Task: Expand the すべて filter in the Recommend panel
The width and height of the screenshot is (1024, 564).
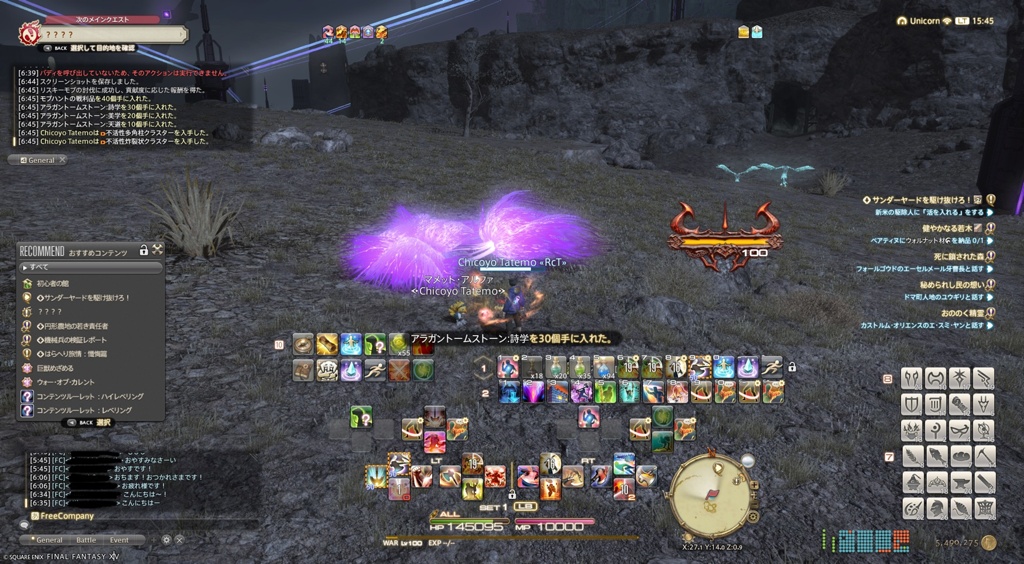Action: [90, 267]
